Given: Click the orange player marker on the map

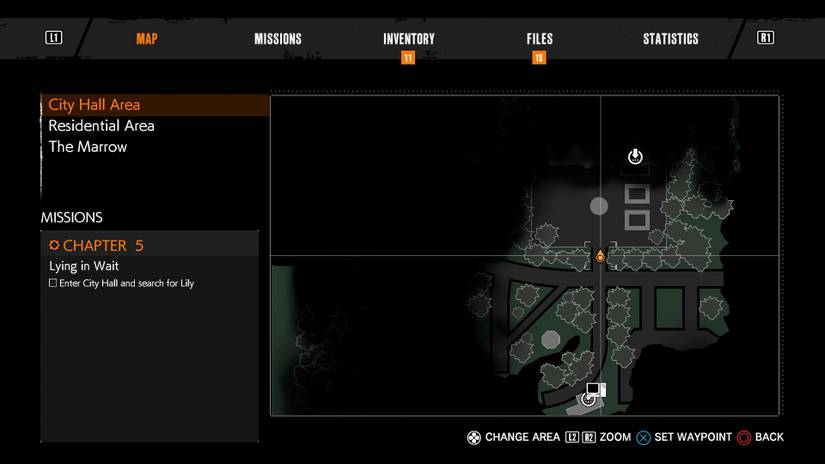Looking at the screenshot, I should coord(600,257).
